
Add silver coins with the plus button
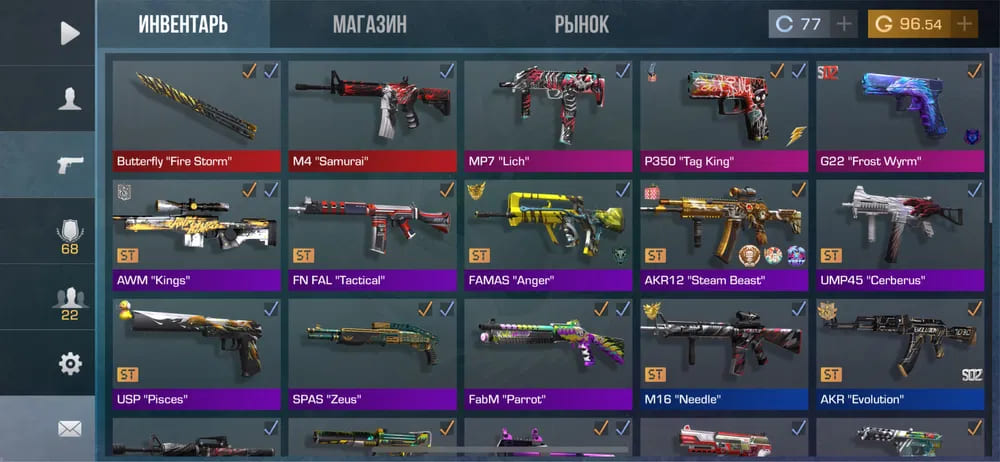click(845, 24)
